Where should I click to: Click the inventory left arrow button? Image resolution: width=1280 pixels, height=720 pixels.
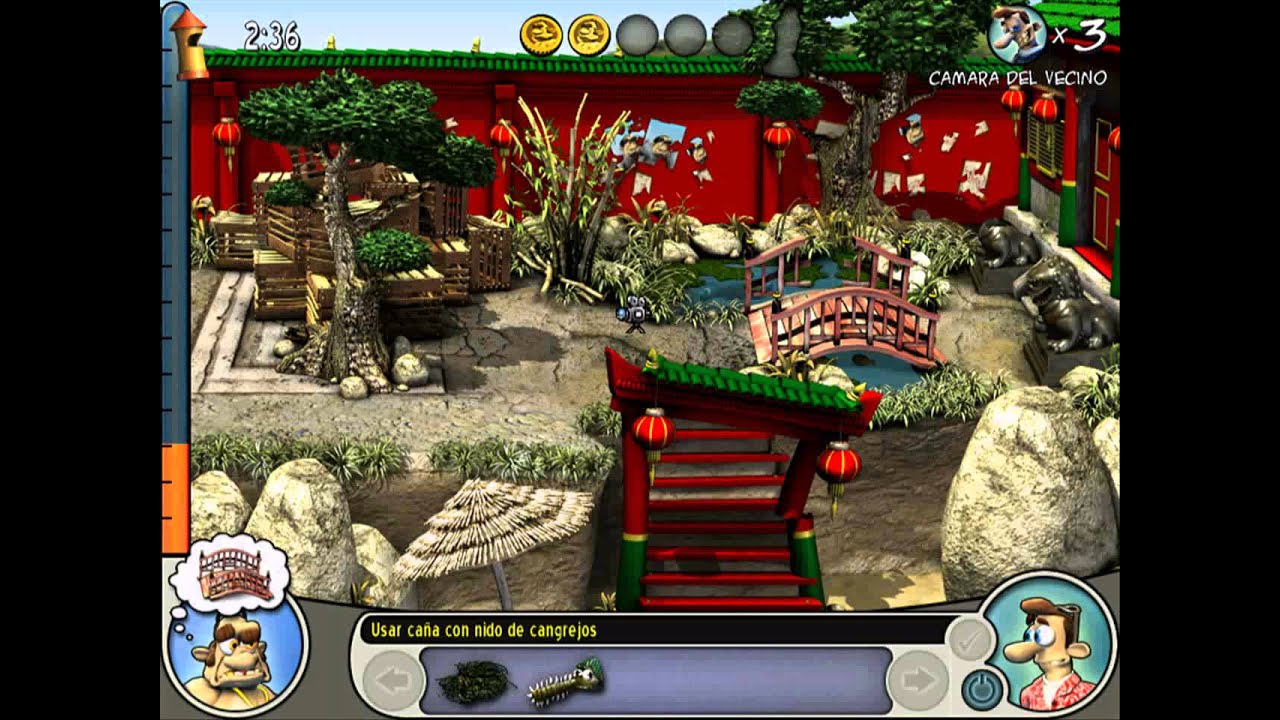tap(392, 681)
